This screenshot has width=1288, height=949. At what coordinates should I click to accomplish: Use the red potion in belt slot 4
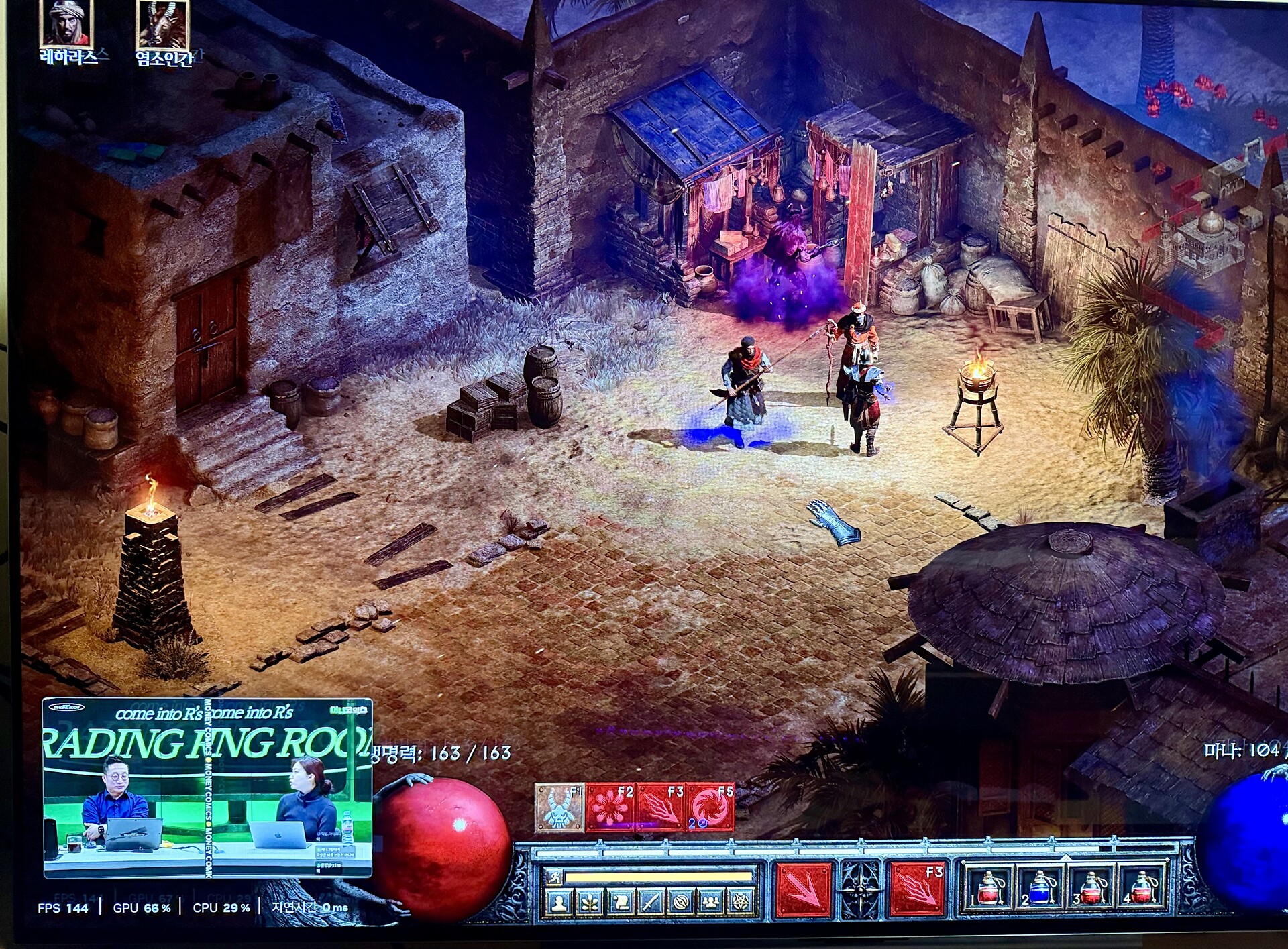(x=1141, y=888)
